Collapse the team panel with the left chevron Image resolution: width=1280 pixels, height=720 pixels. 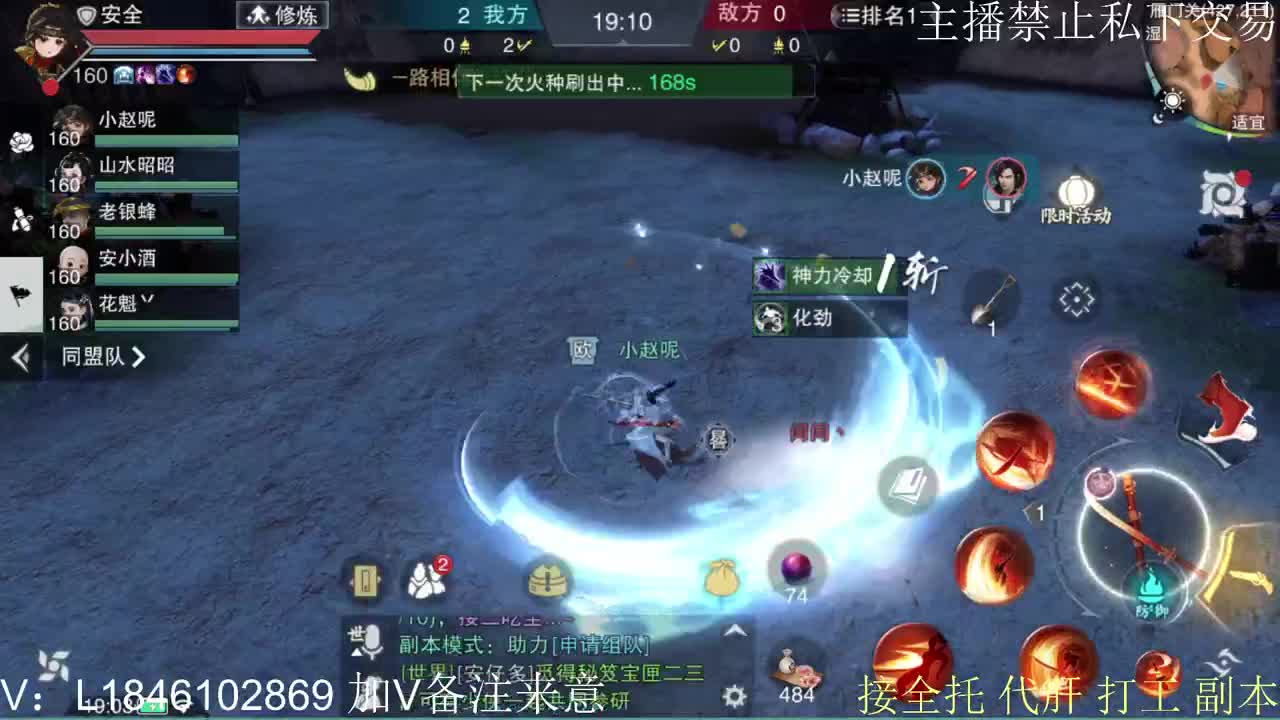(20, 357)
